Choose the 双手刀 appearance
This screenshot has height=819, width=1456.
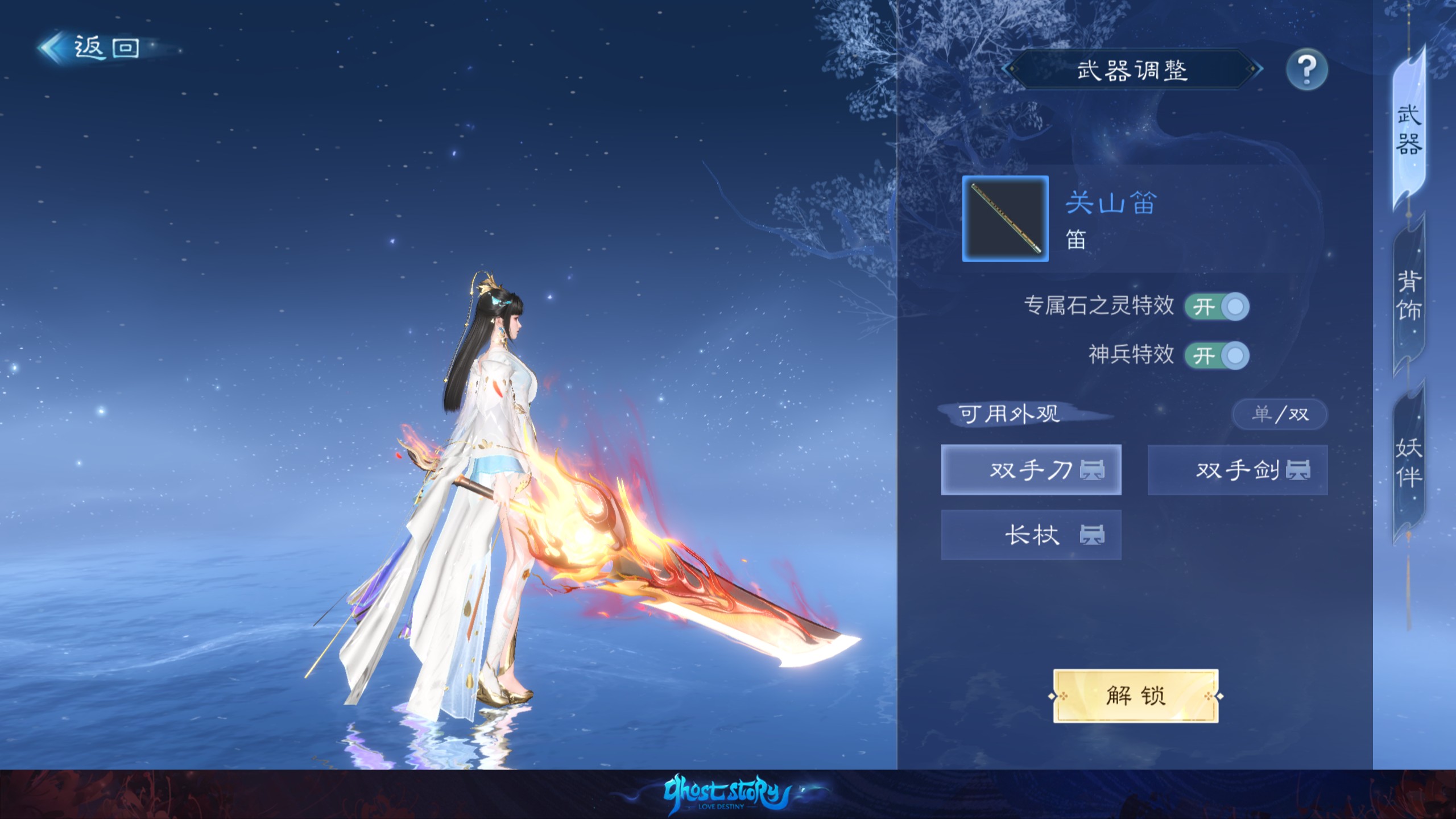pyautogui.click(x=1031, y=470)
